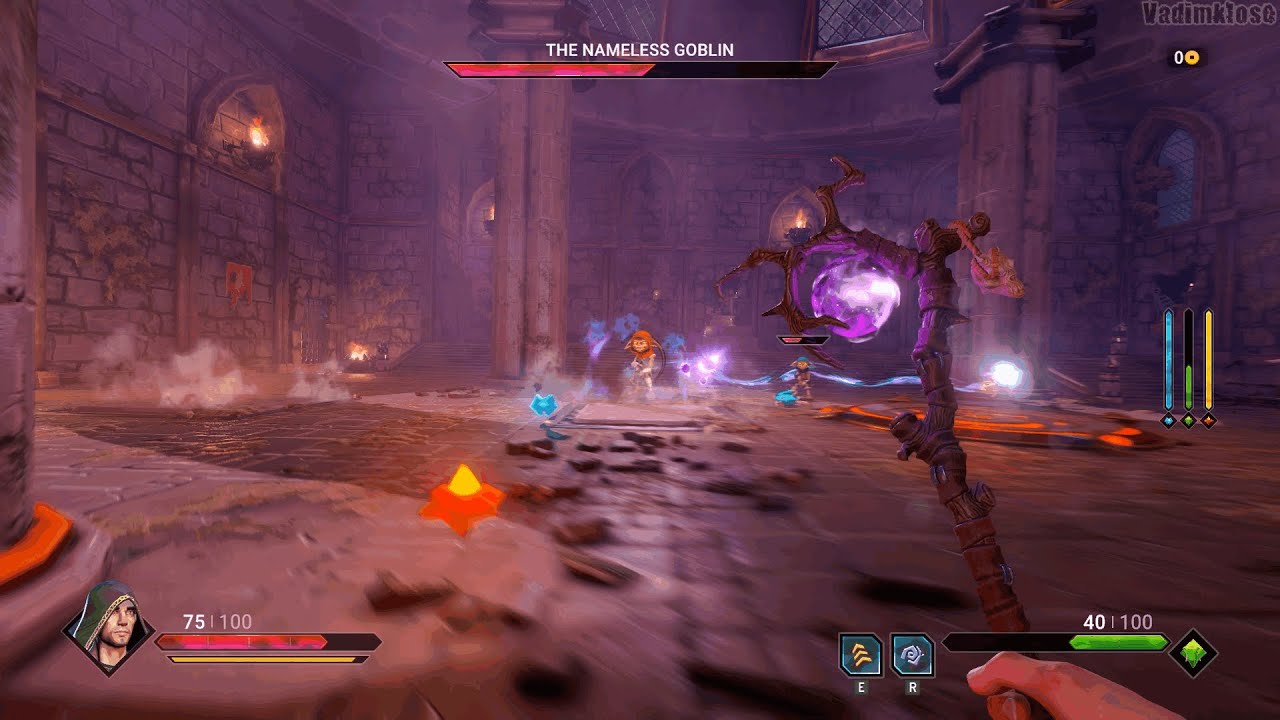Image resolution: width=1280 pixels, height=720 pixels.
Task: Select the green mana crystal diamond icon
Action: click(x=1193, y=654)
